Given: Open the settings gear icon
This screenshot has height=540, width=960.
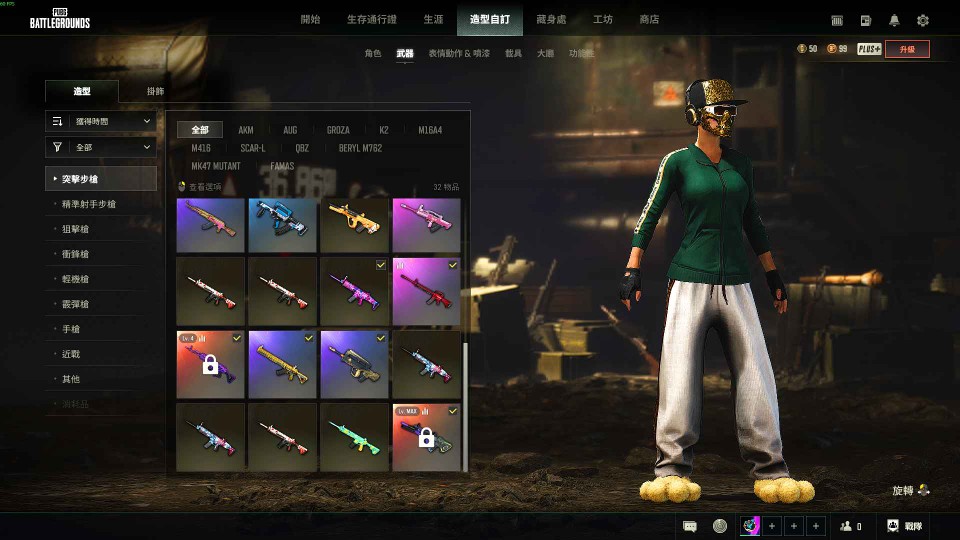Looking at the screenshot, I should click(x=923, y=20).
